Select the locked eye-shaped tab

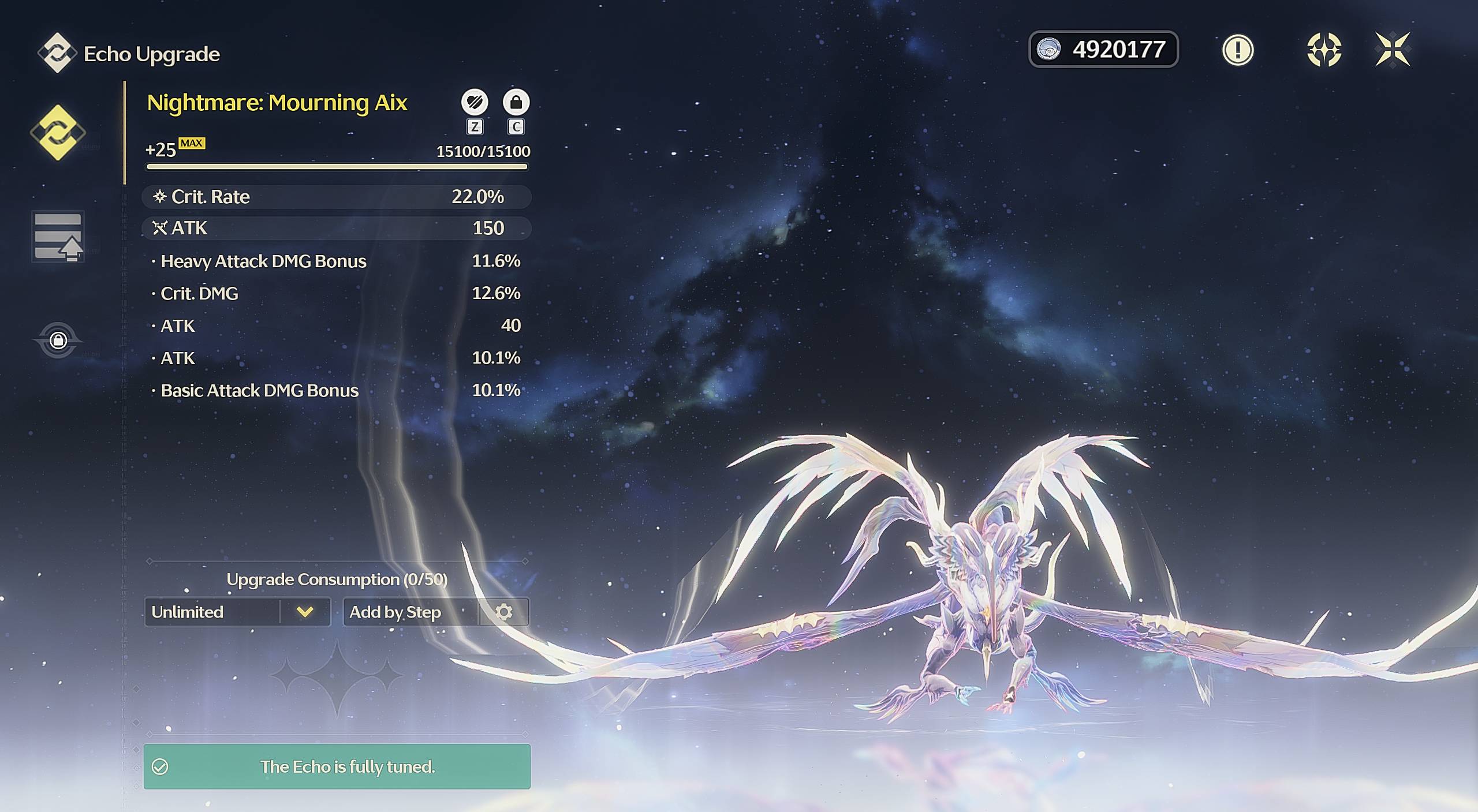coord(58,340)
